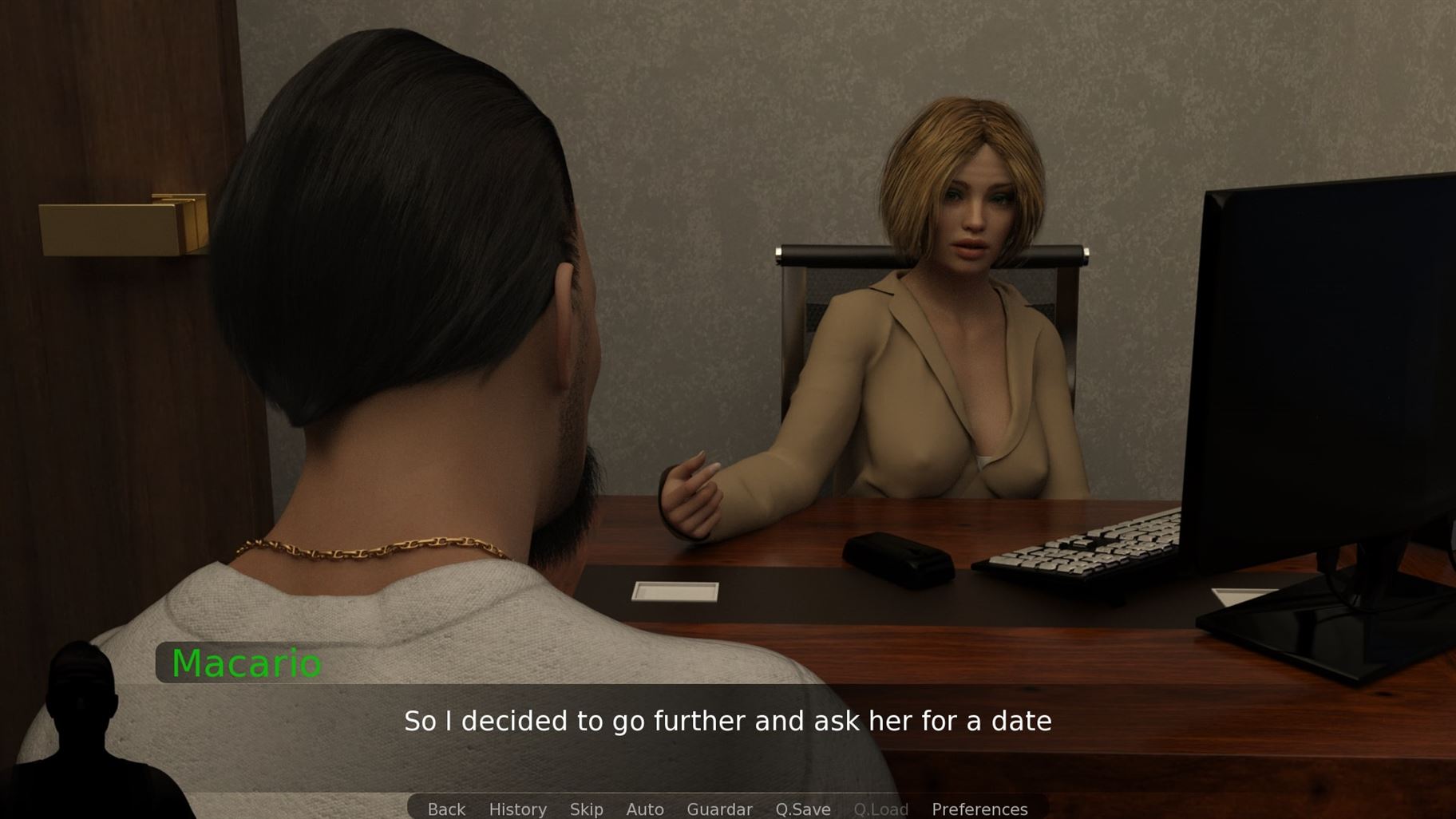Open the Guardar save menu

719,809
